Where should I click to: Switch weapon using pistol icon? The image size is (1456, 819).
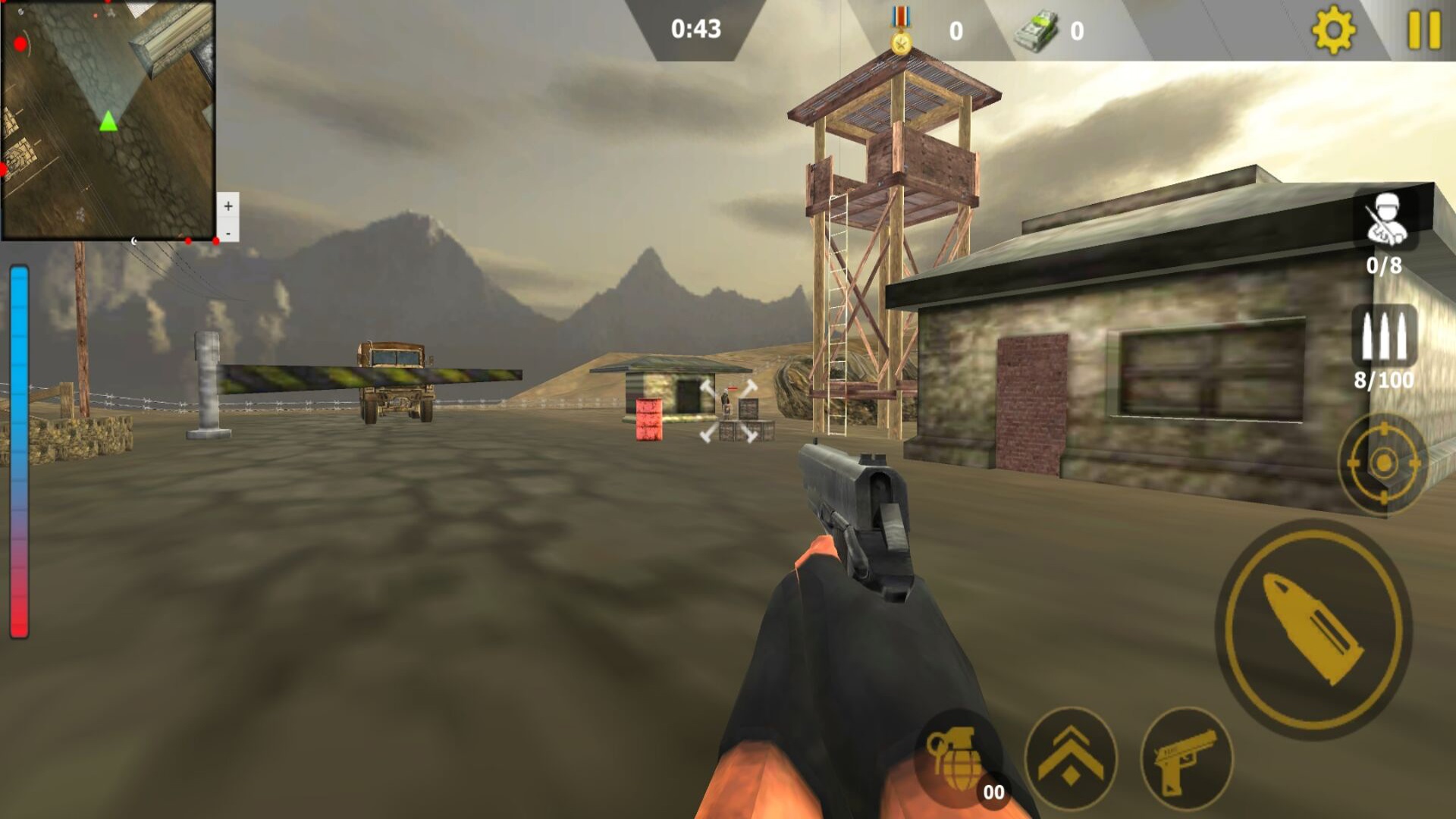1186,758
